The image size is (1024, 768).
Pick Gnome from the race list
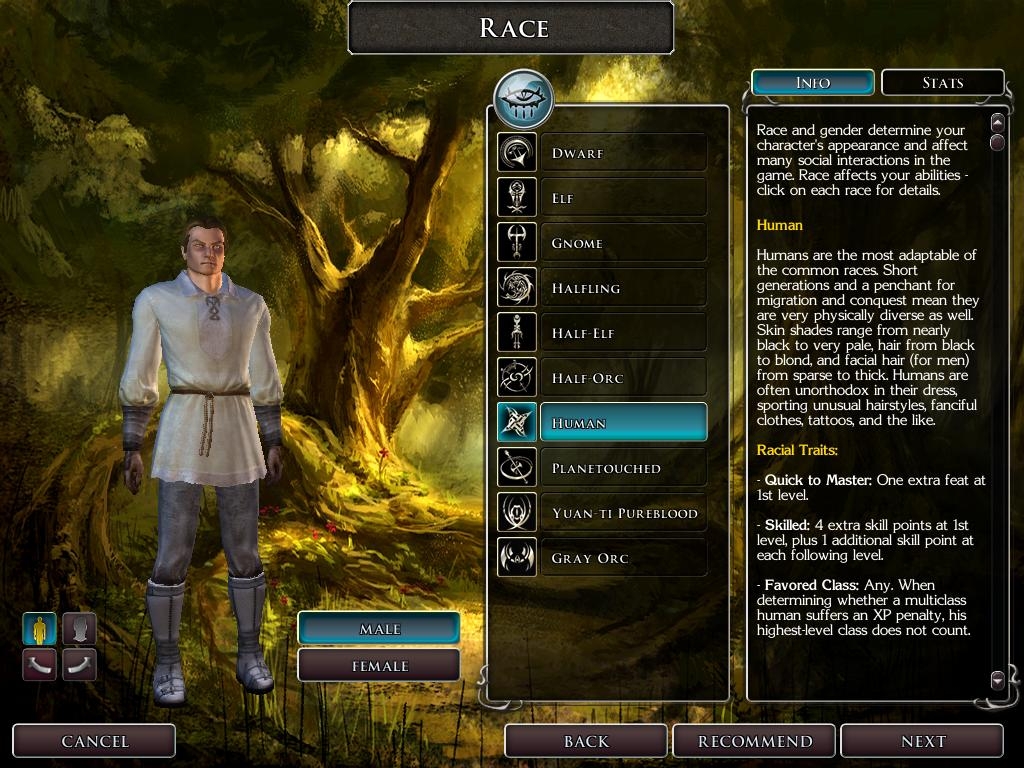(622, 243)
